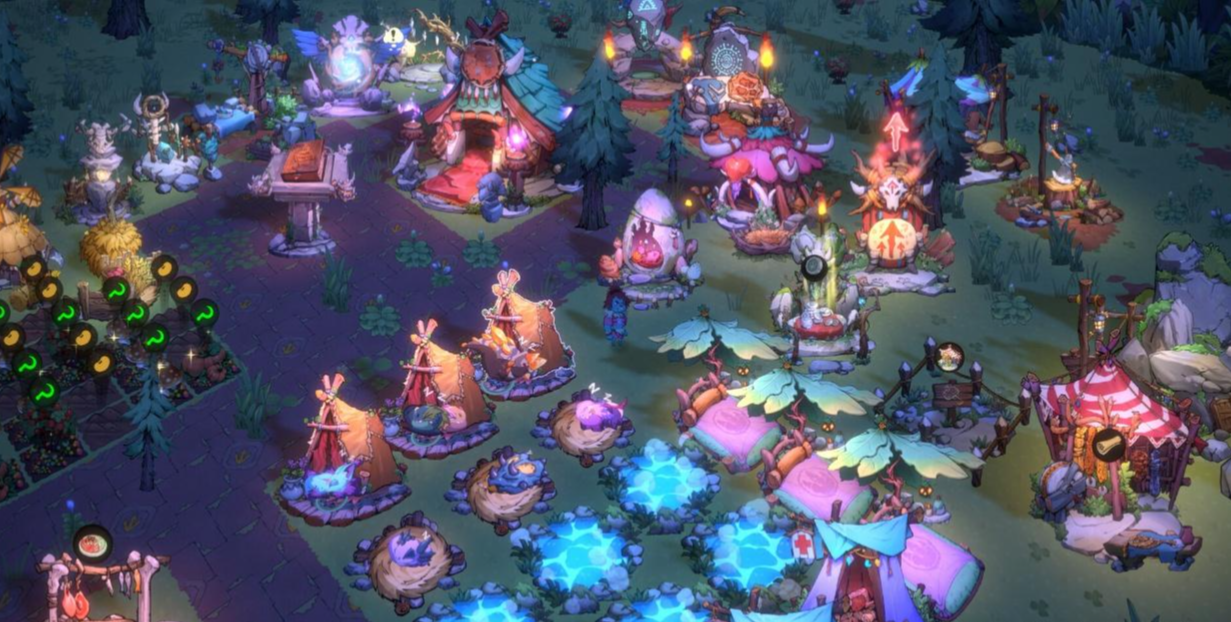Click the grey stone bubble above the brewing altar
Viewport: 1231px width, 622px height.
click(x=813, y=267)
